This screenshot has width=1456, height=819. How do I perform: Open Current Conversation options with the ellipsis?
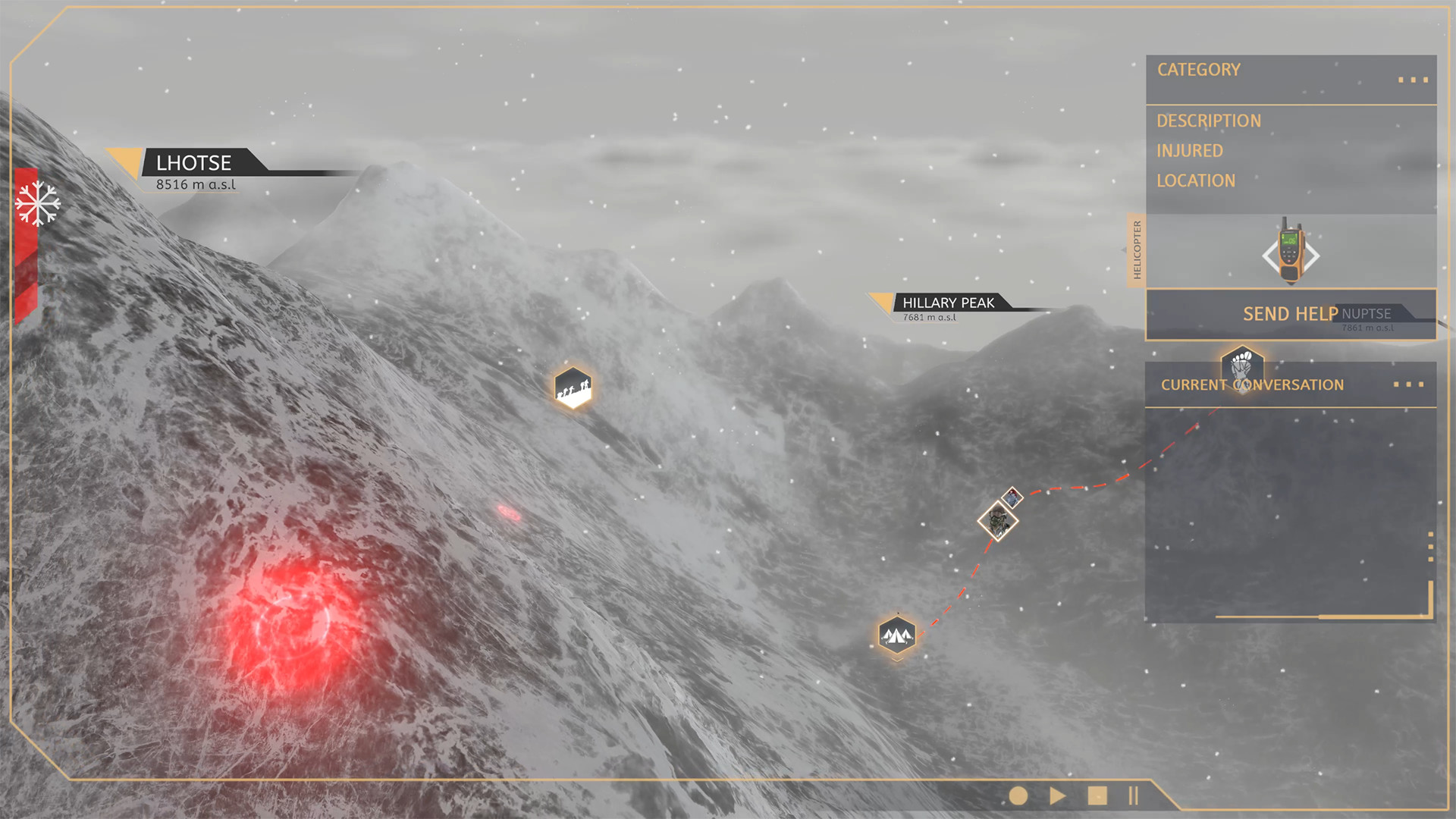1409,384
